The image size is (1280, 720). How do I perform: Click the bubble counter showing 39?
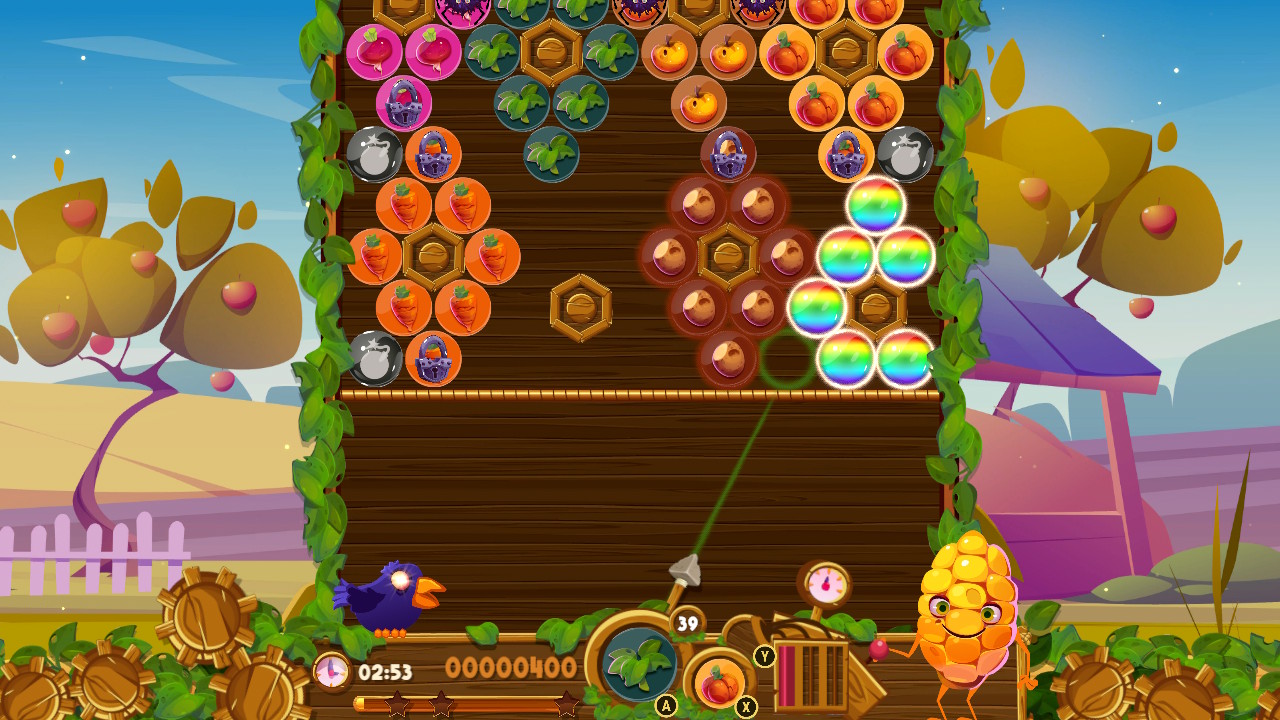[x=686, y=624]
